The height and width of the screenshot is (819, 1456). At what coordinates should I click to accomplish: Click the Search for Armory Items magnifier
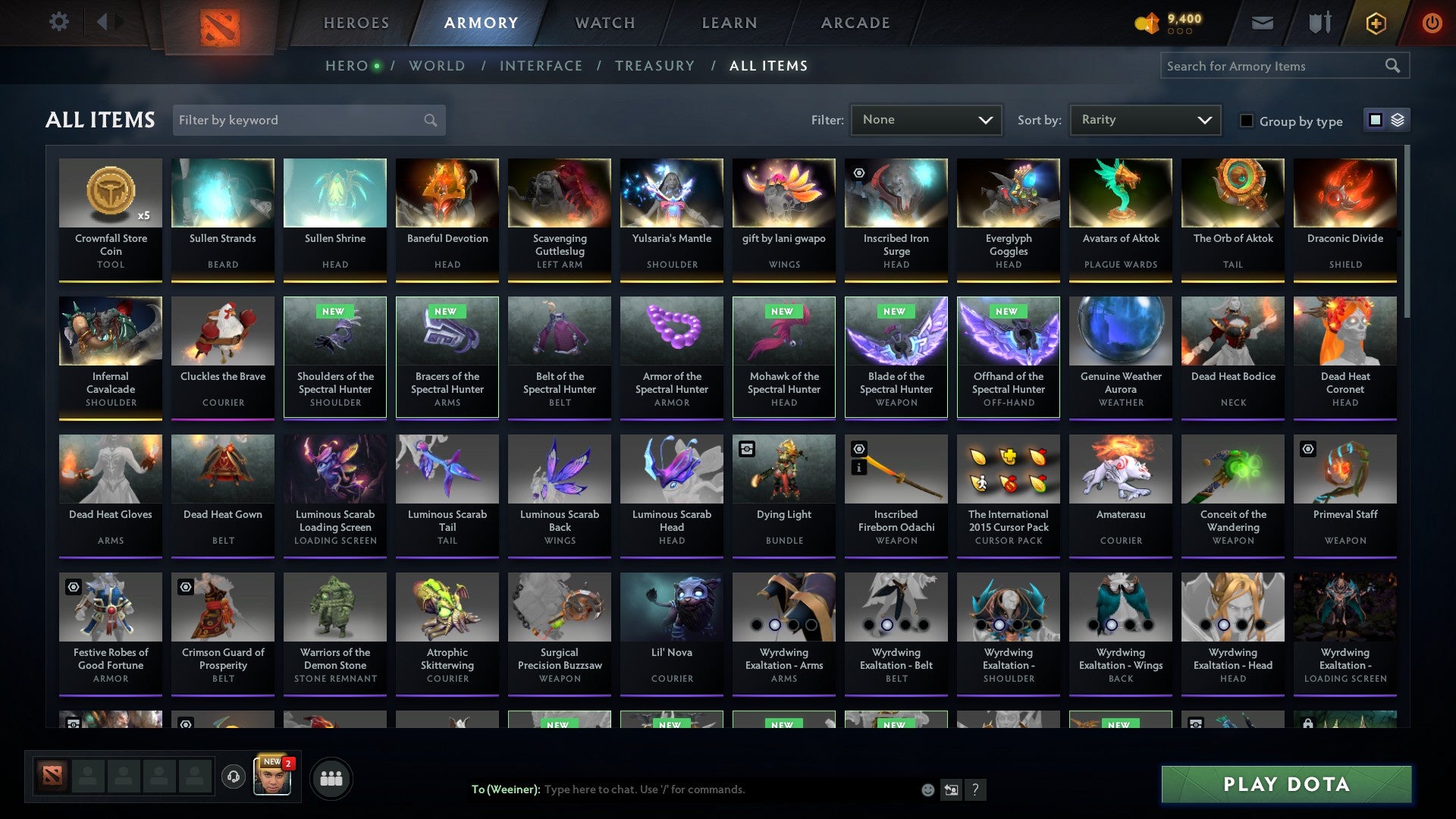(x=1394, y=66)
